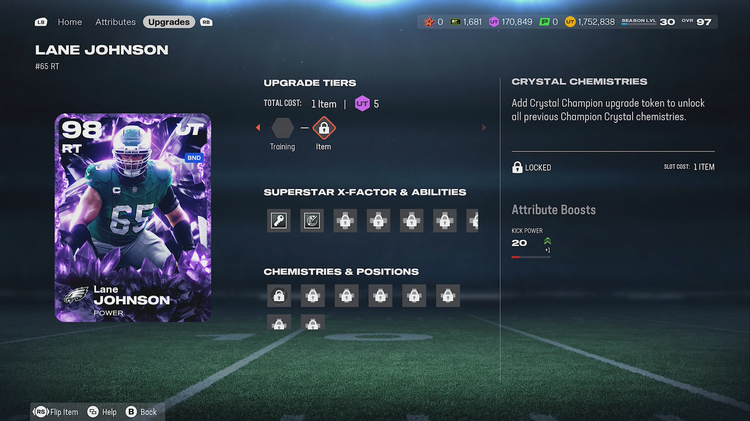
Task: Flip the Lane Johnson item
Action: 57,411
